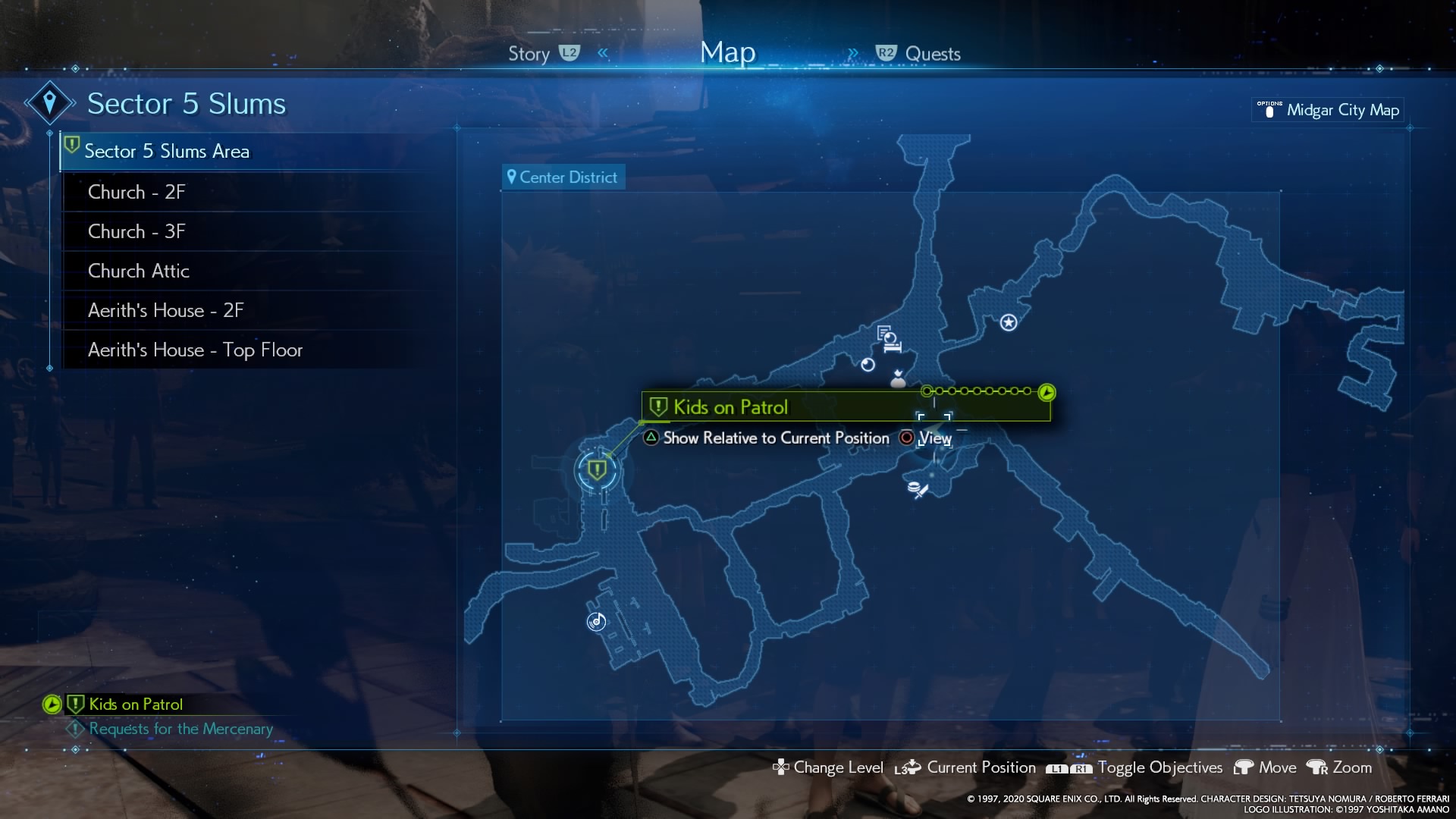Select the Kids on Patrol tooltip banner
The height and width of the screenshot is (819, 1456).
(x=845, y=407)
